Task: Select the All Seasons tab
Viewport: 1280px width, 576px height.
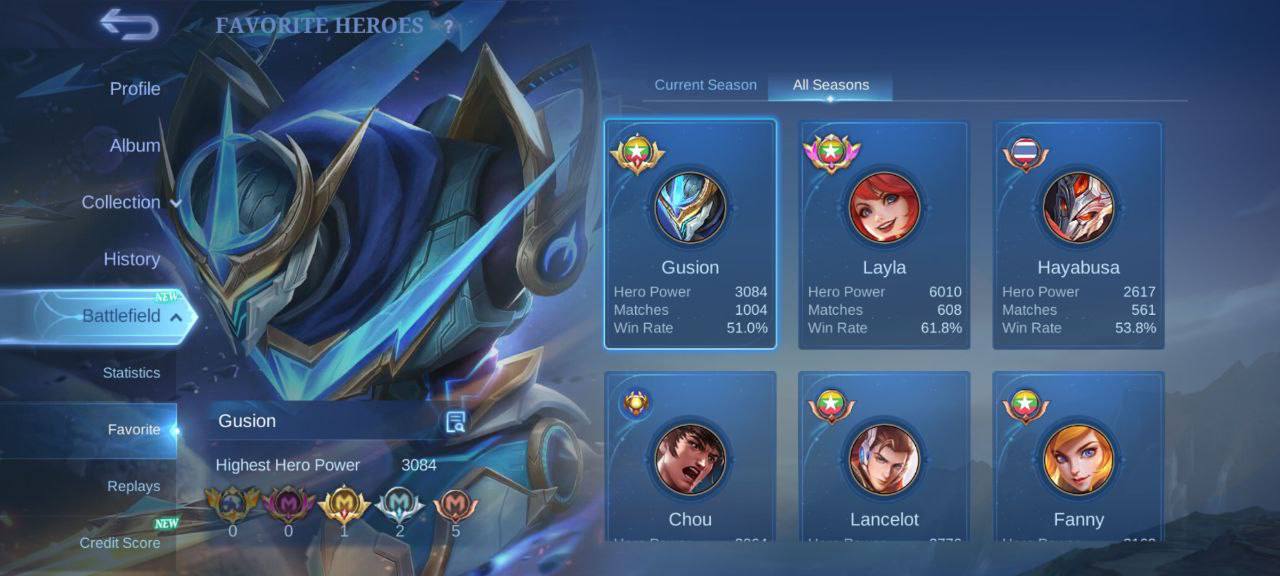Action: pyautogui.click(x=830, y=85)
